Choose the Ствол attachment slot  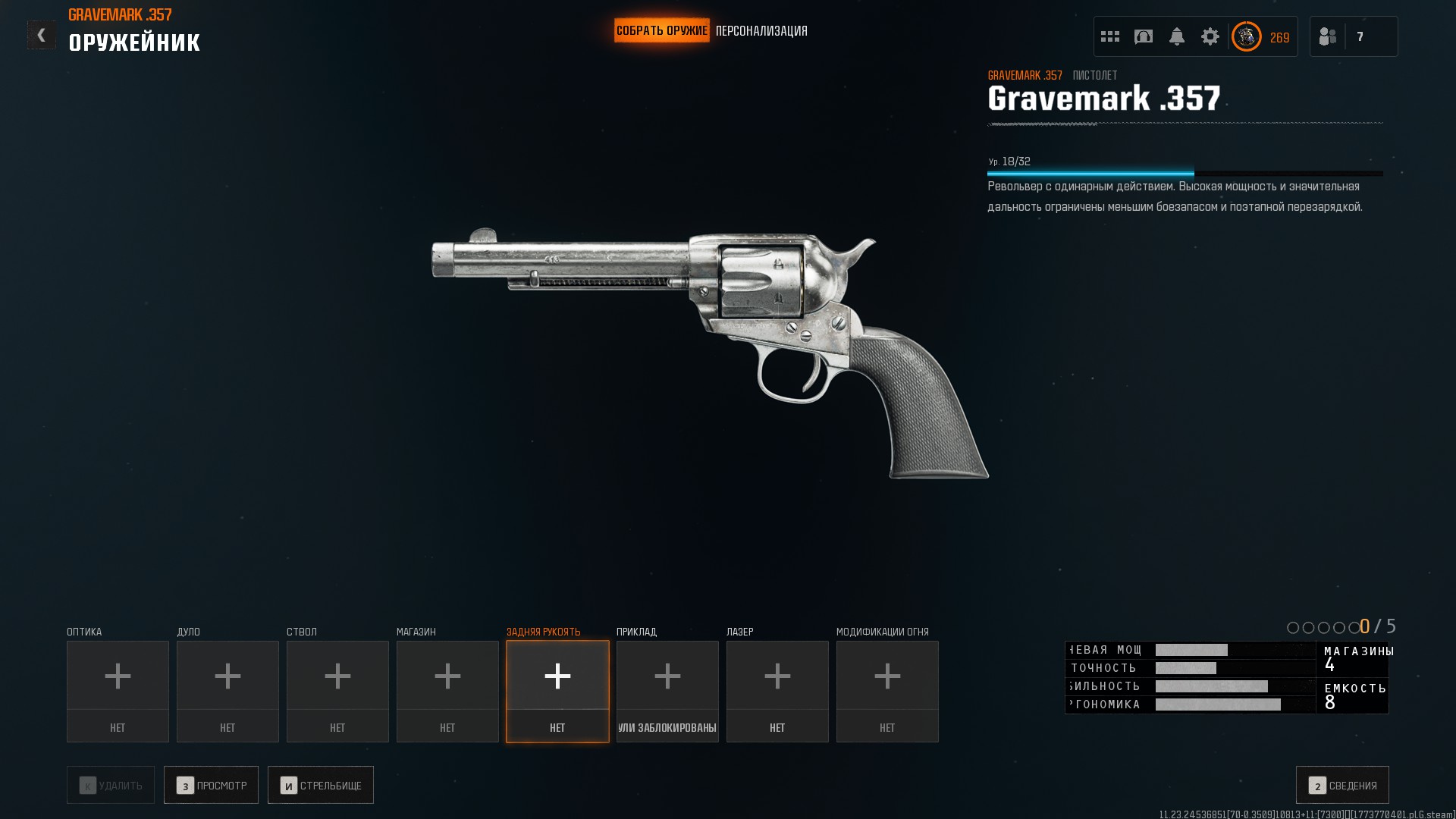pos(337,691)
